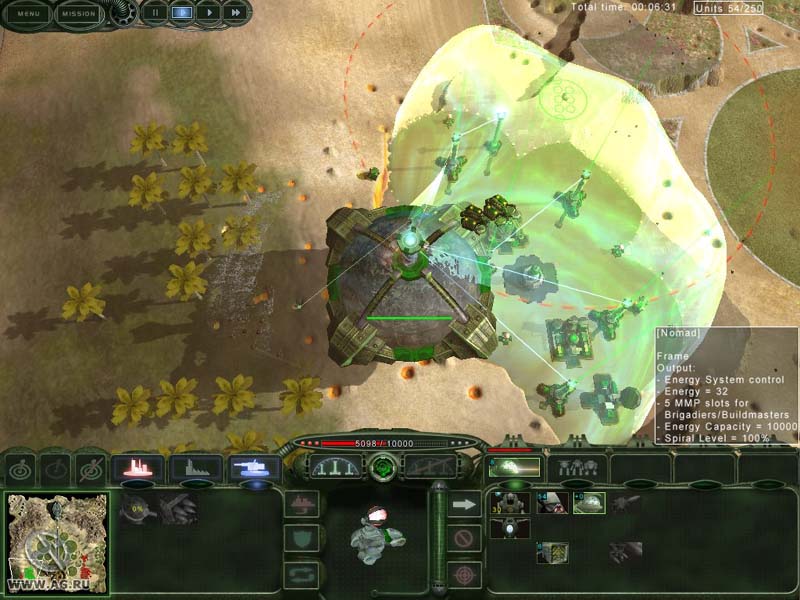800x600 pixels.
Task: Set game speed to fast forward
Action: 235,13
